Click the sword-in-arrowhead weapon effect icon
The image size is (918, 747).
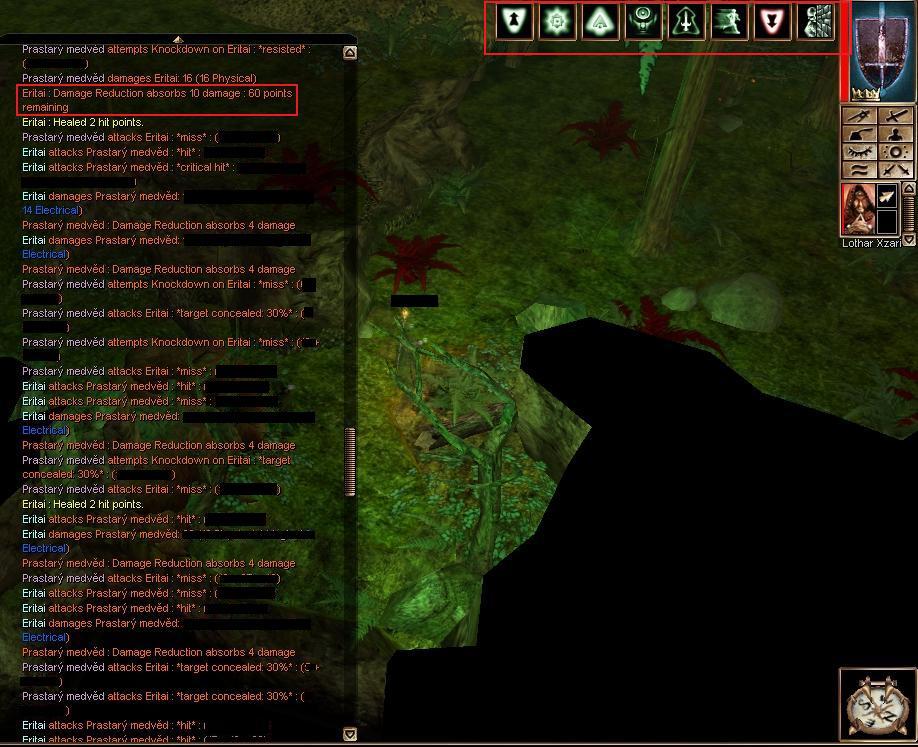686,22
